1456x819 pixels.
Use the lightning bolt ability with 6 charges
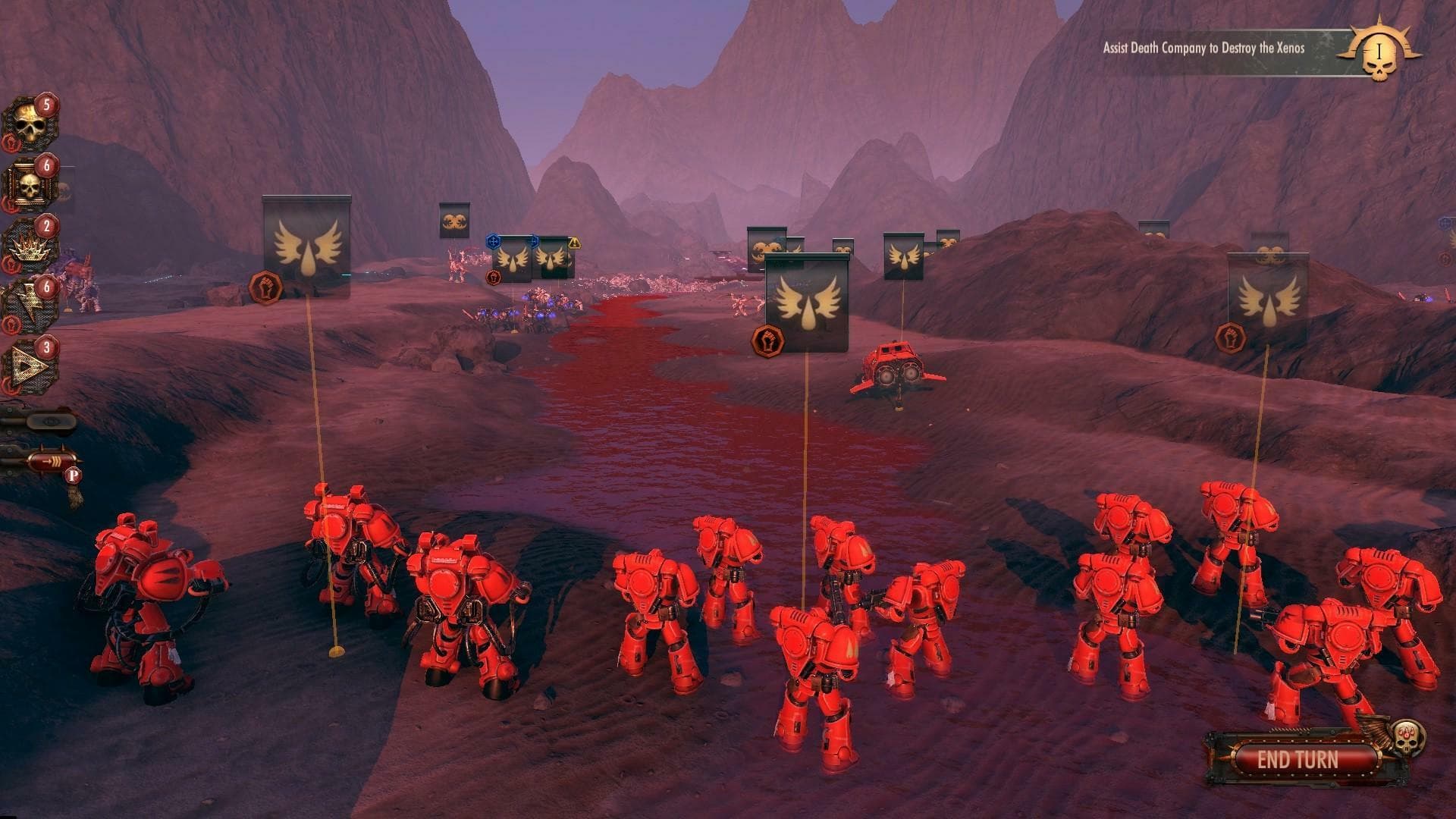[32, 302]
